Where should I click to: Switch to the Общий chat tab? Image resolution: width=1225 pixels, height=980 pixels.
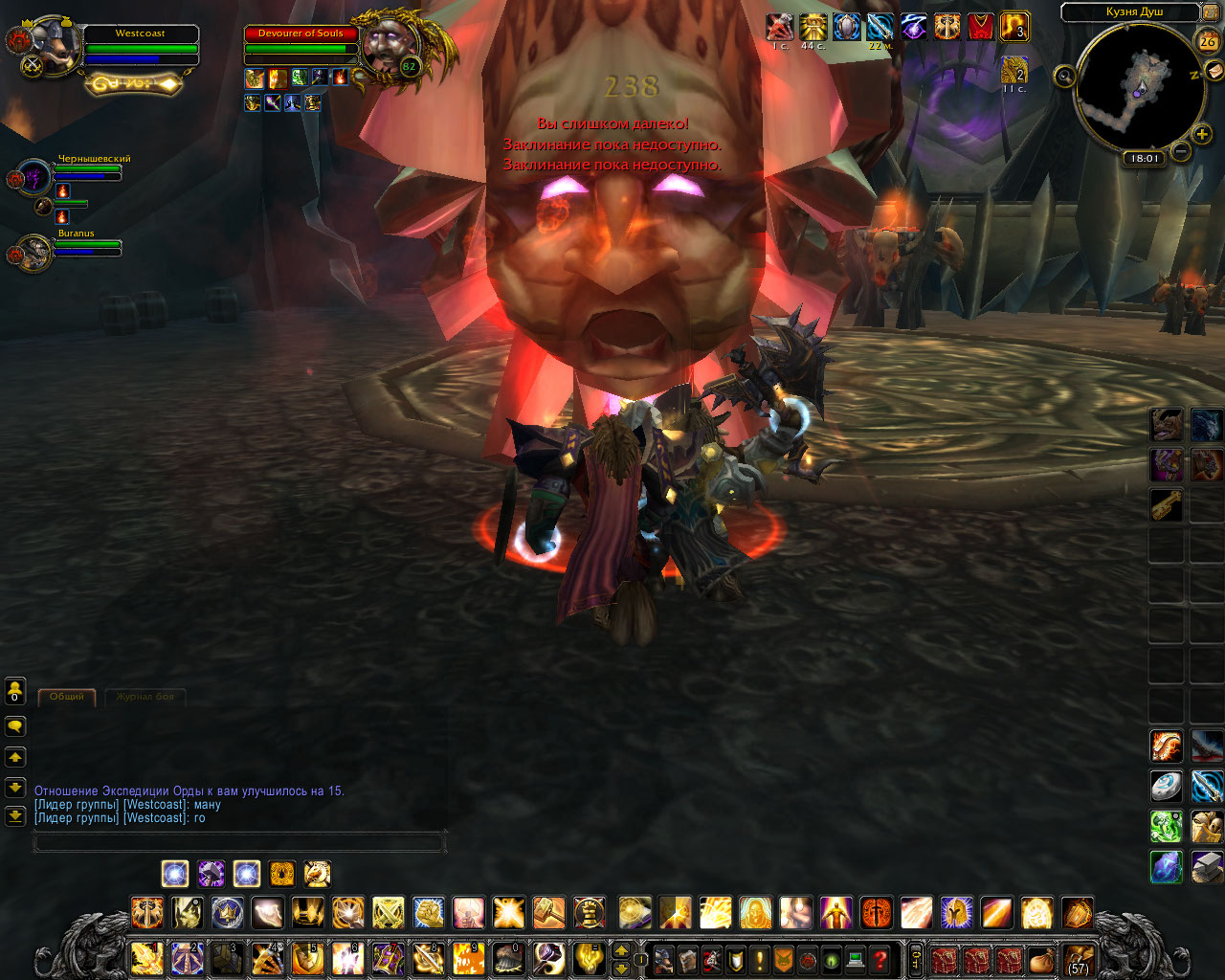tap(67, 697)
